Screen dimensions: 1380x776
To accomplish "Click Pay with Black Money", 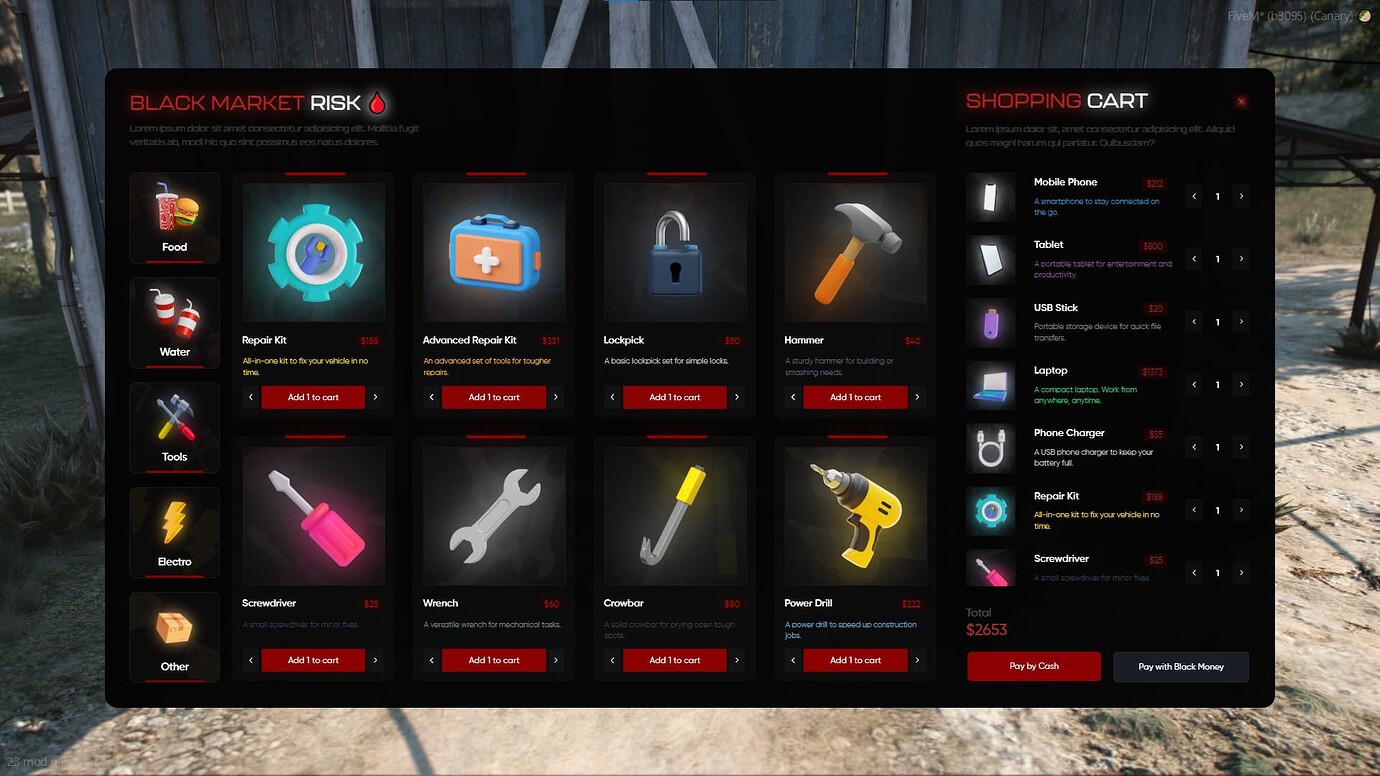I will point(1181,666).
